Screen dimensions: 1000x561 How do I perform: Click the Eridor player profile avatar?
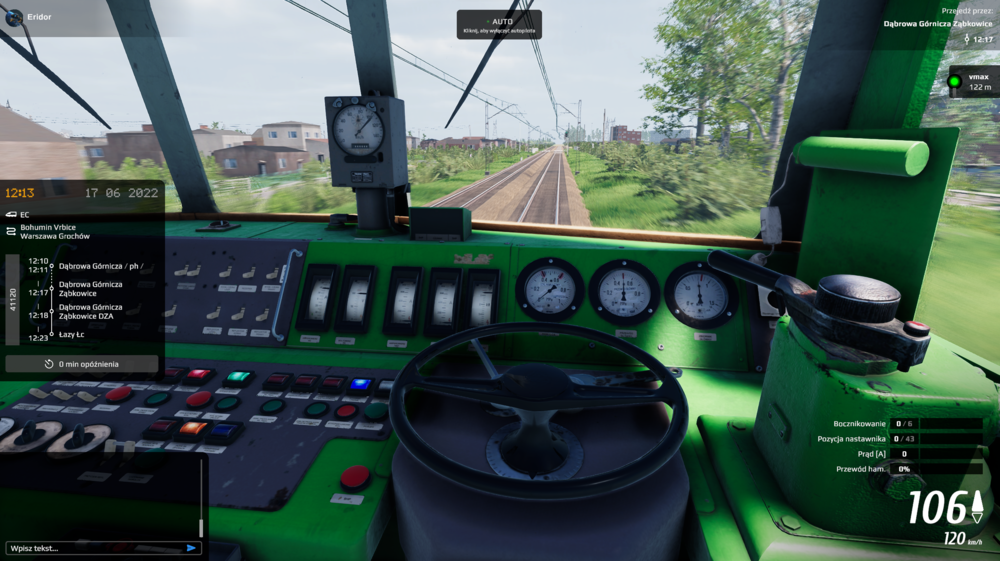pyautogui.click(x=14, y=17)
